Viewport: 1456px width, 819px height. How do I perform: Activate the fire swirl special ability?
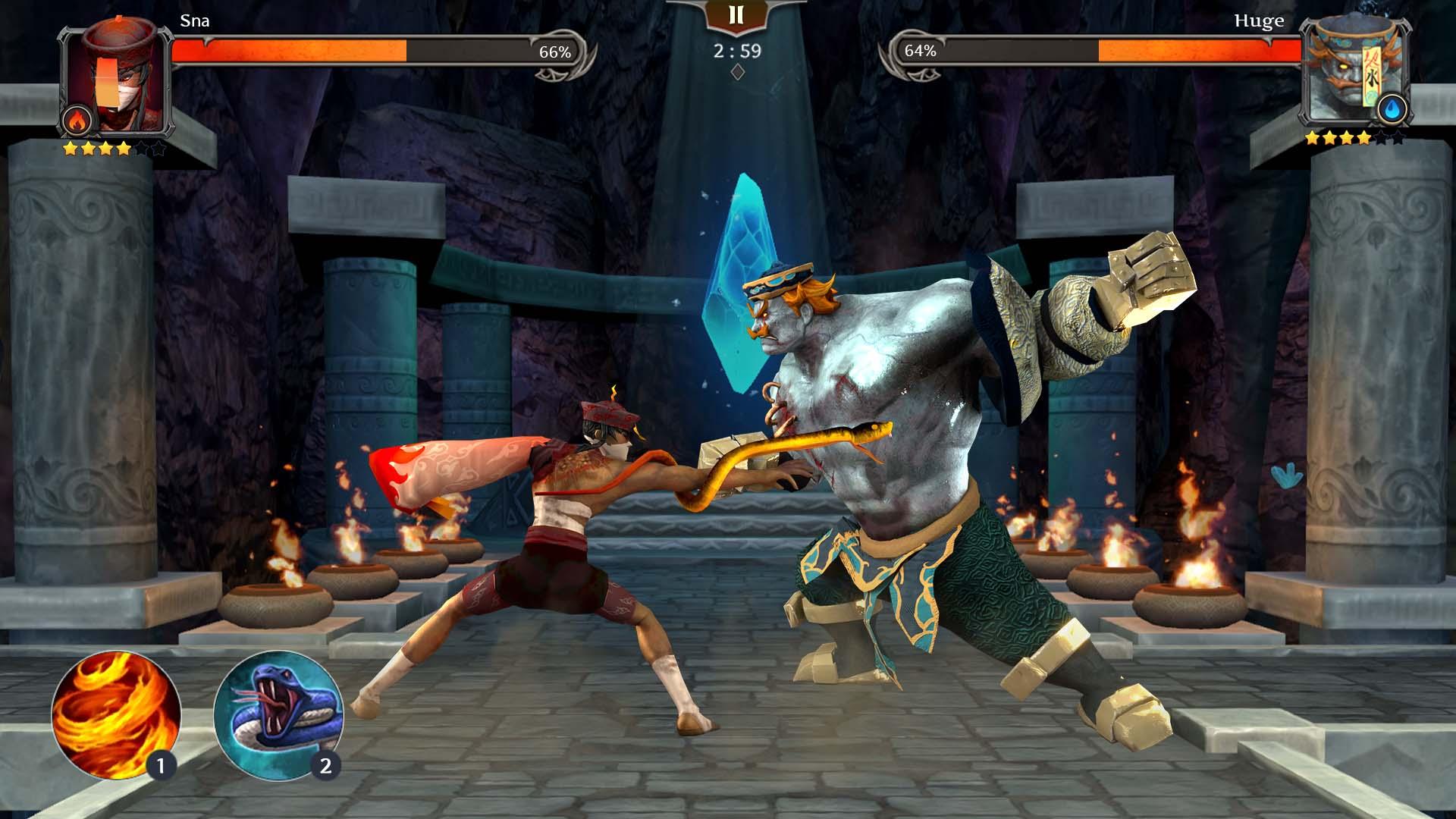(x=115, y=715)
